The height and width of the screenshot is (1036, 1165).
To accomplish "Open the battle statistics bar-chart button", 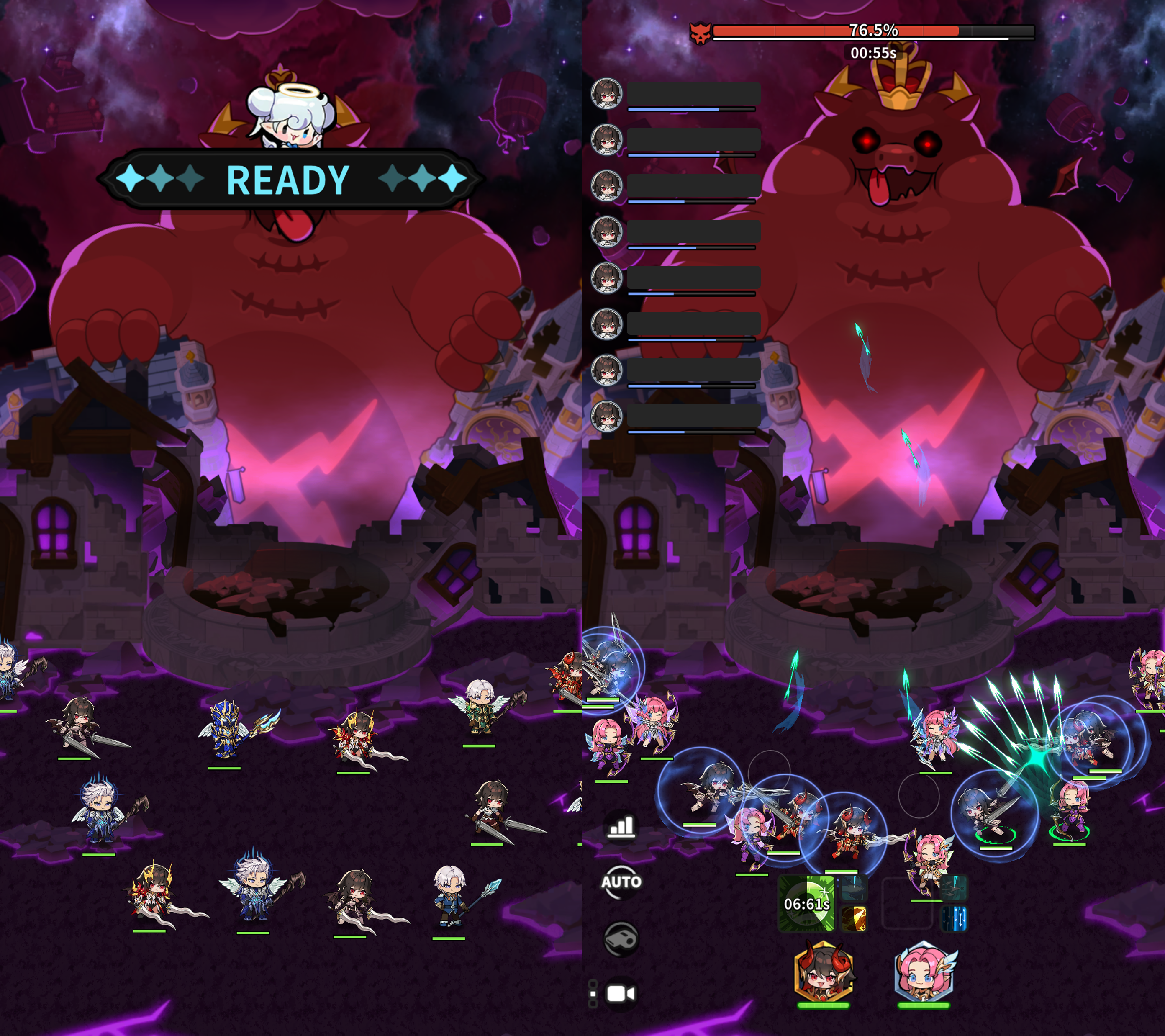I will pyautogui.click(x=621, y=825).
